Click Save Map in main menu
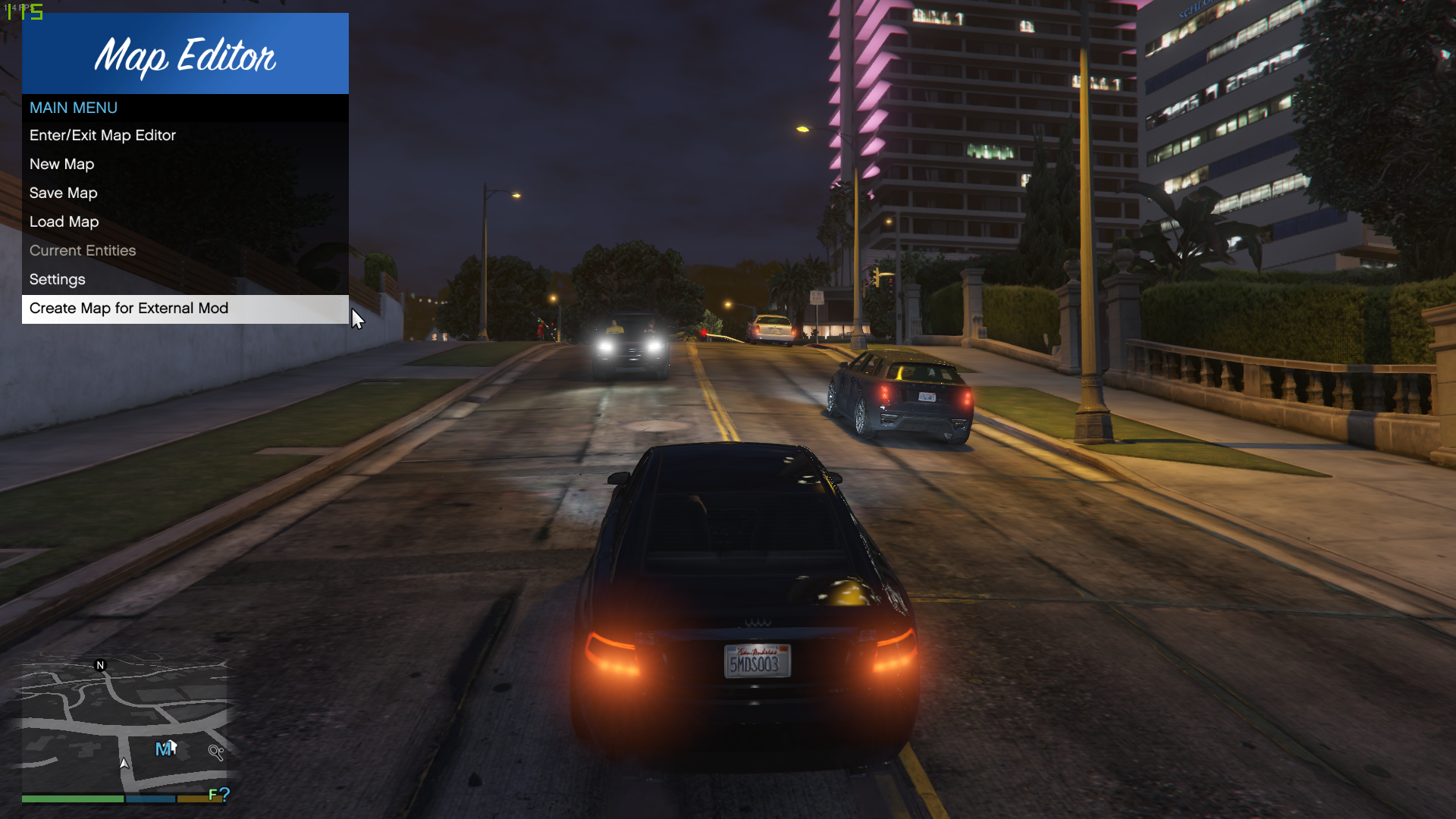The height and width of the screenshot is (819, 1456). point(64,193)
